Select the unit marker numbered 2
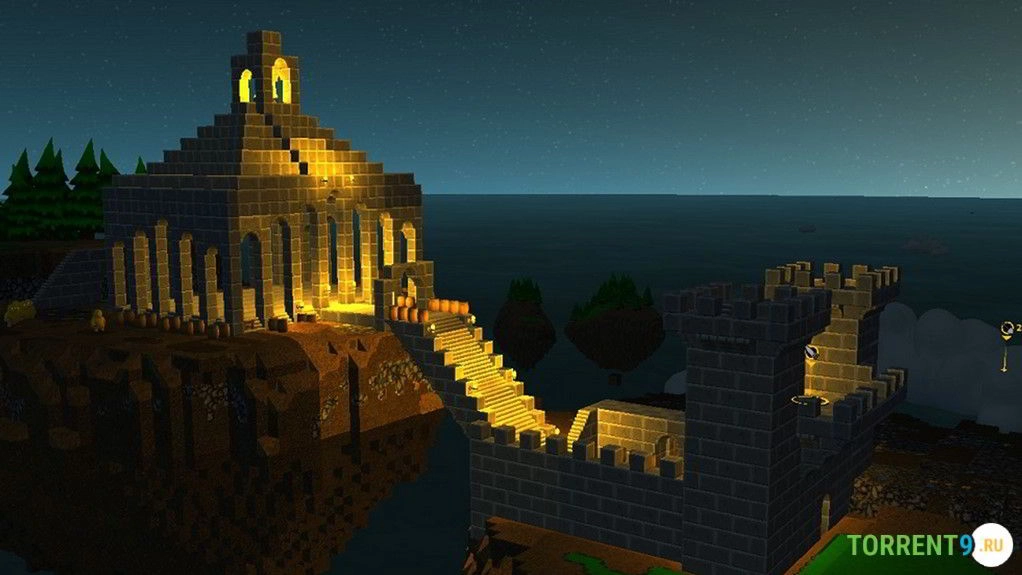The height and width of the screenshot is (575, 1022). tap(1007, 328)
